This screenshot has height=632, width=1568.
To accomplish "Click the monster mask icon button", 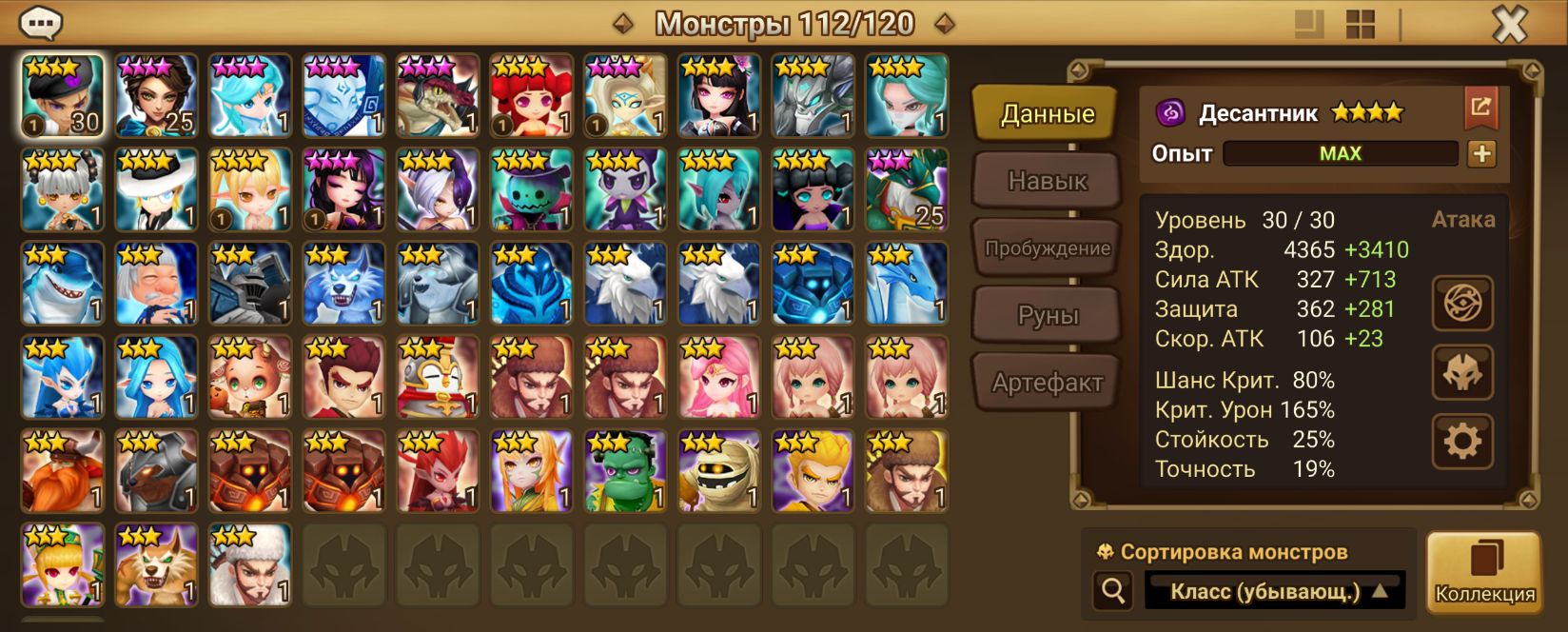I will 1462,372.
